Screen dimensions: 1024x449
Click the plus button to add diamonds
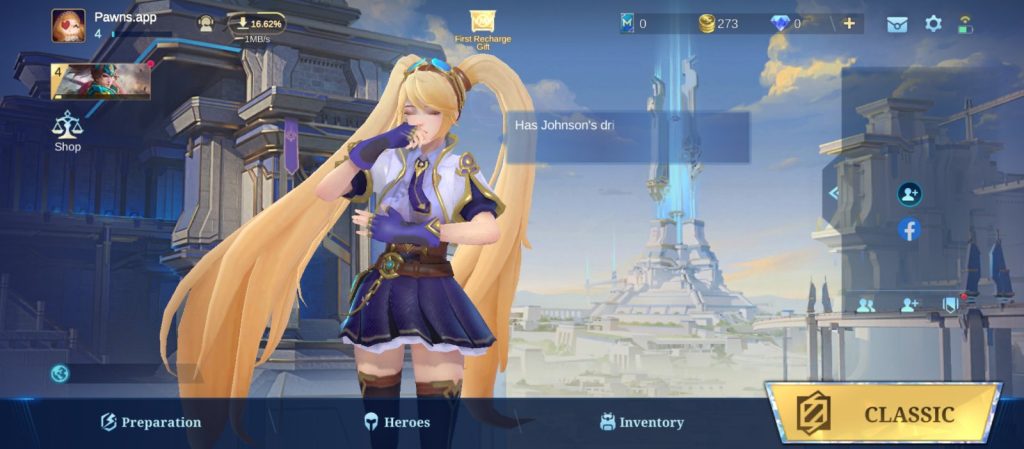coord(849,23)
